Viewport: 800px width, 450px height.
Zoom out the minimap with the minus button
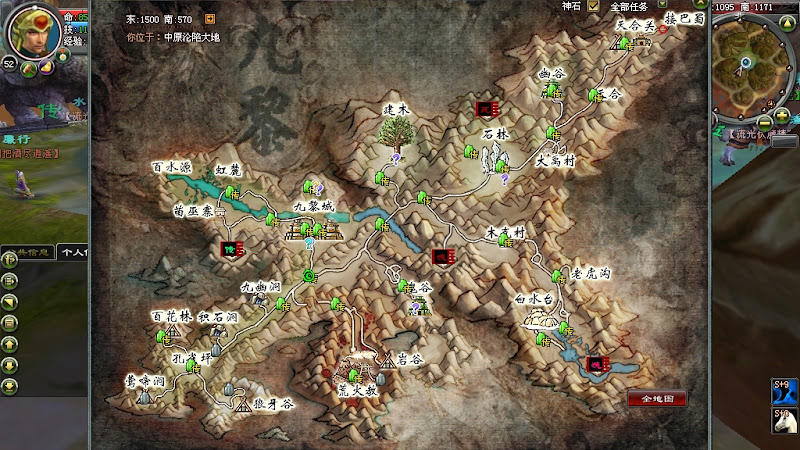(766, 123)
